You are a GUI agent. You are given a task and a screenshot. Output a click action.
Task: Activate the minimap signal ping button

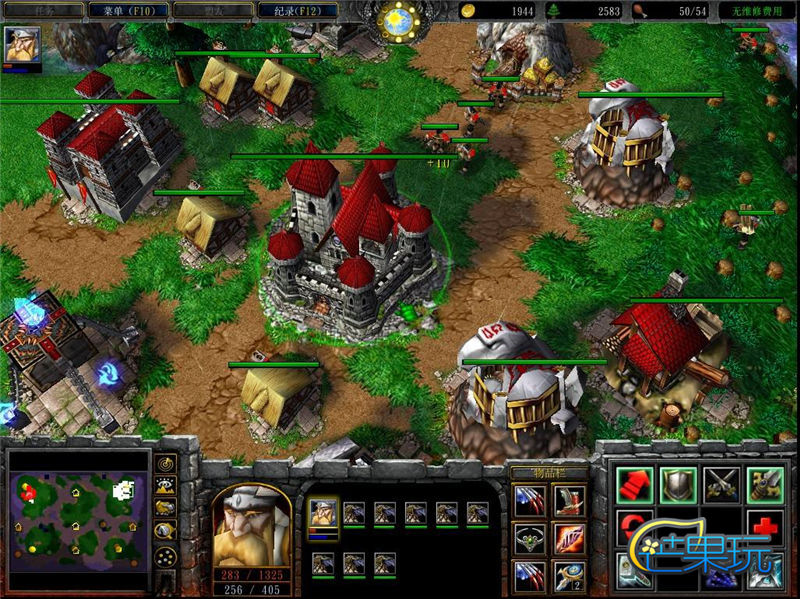[x=166, y=464]
